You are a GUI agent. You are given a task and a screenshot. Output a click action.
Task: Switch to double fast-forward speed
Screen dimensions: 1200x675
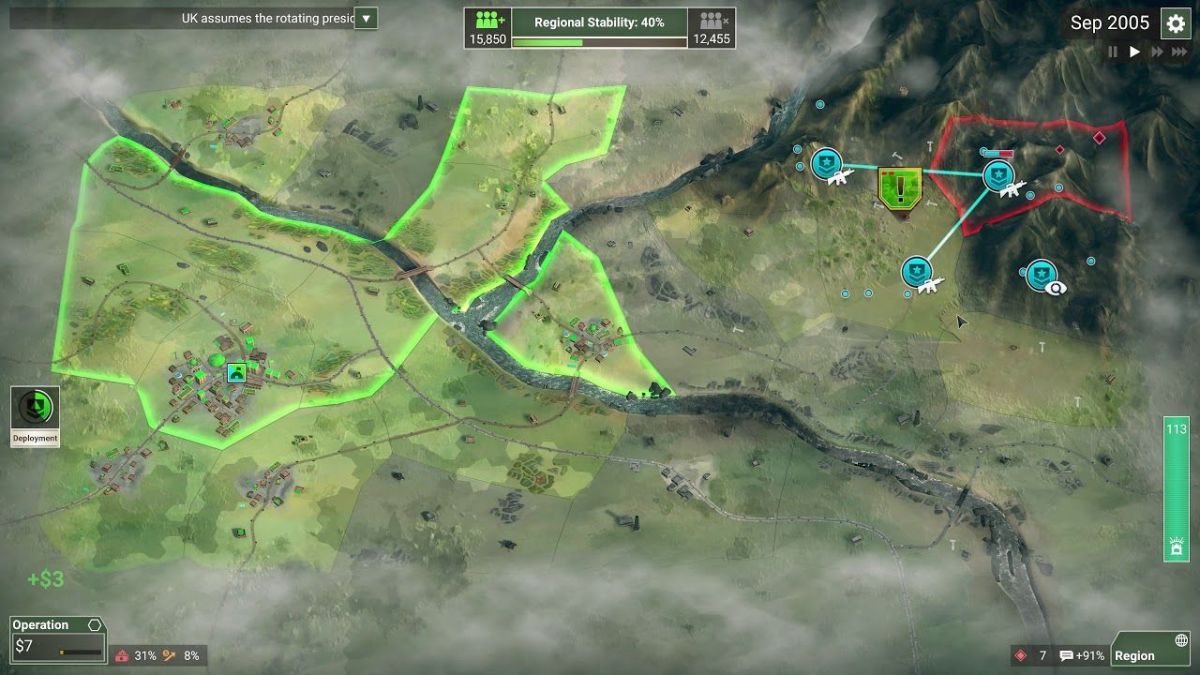click(x=1158, y=52)
